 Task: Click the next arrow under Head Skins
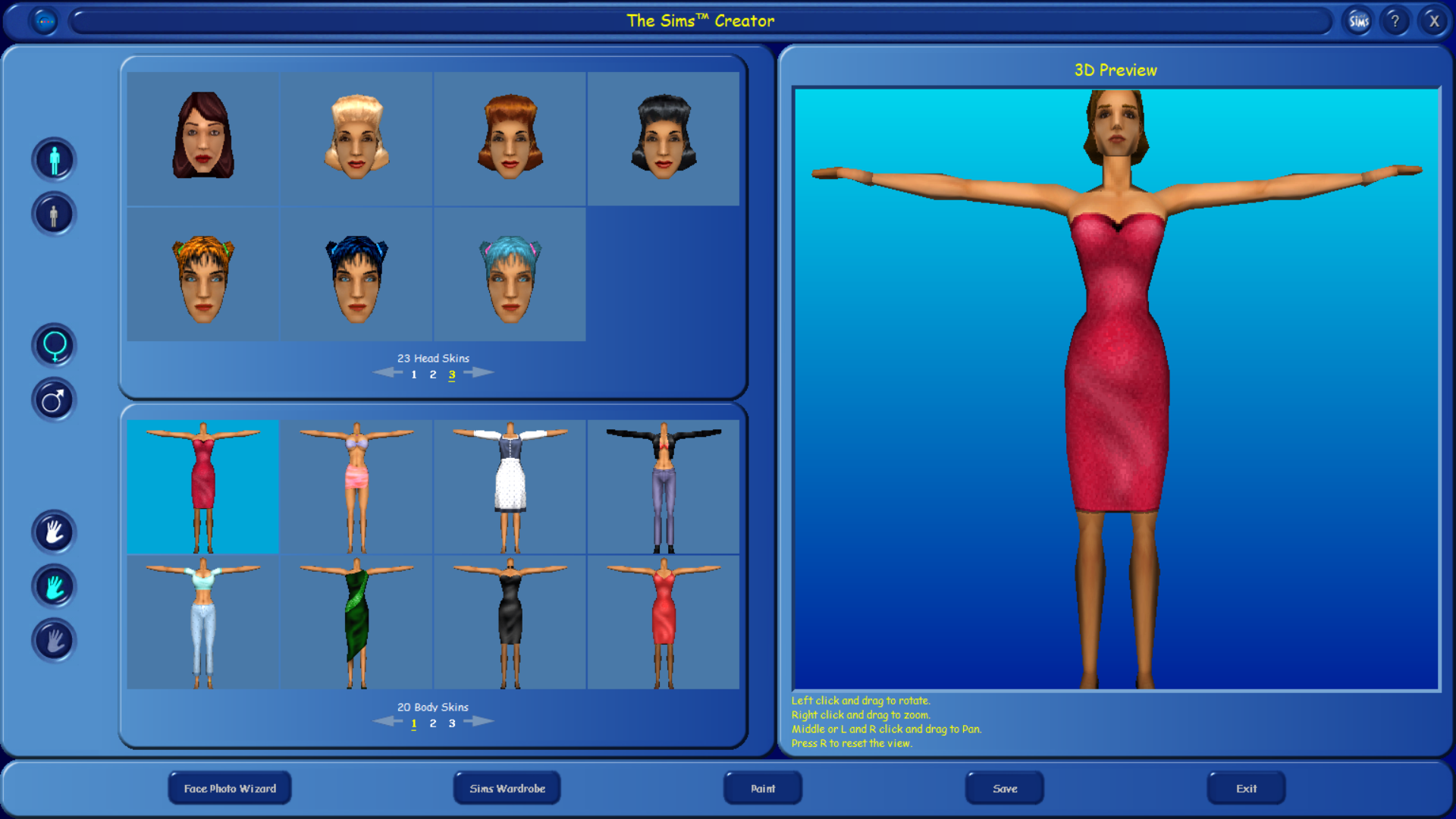479,372
